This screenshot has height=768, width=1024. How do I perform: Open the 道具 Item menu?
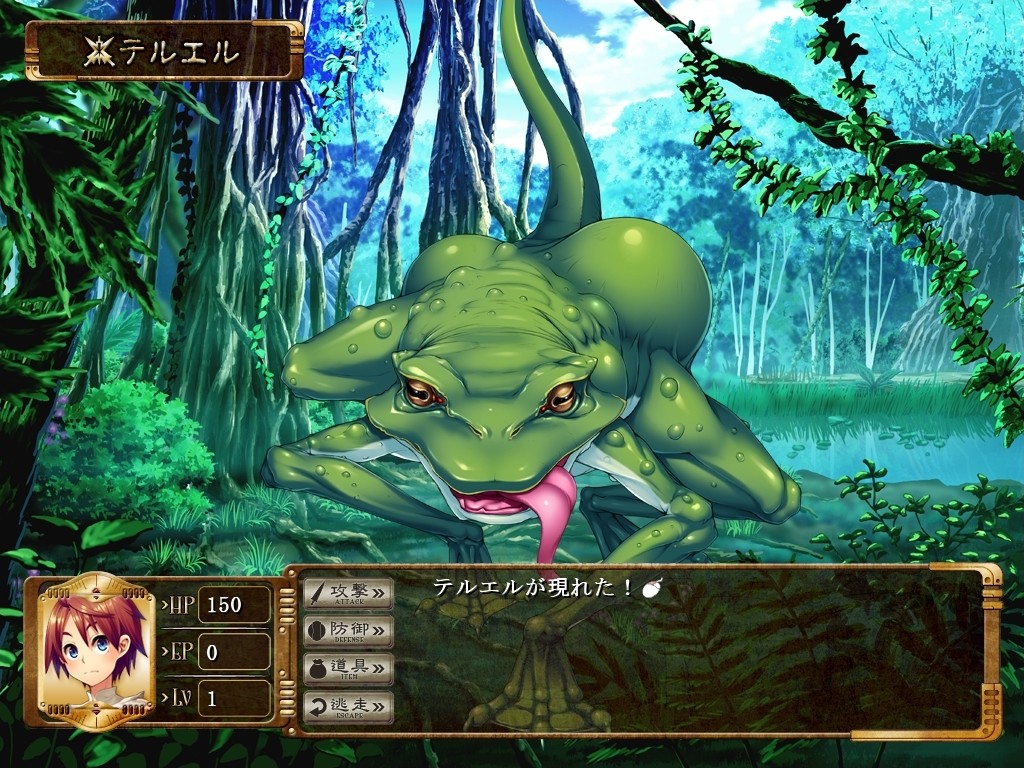click(x=348, y=669)
